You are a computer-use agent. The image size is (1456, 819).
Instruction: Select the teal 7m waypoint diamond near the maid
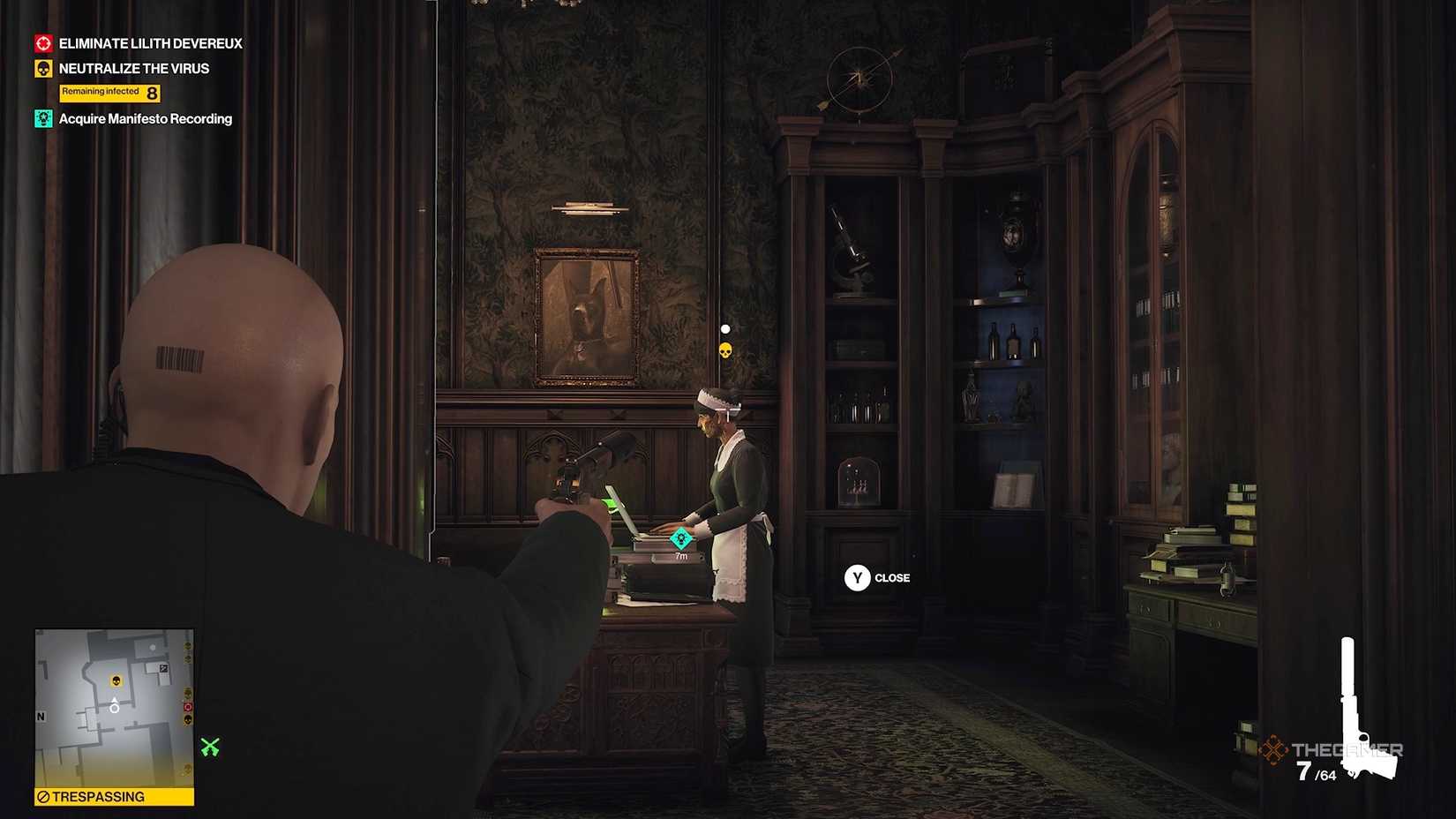(680, 537)
